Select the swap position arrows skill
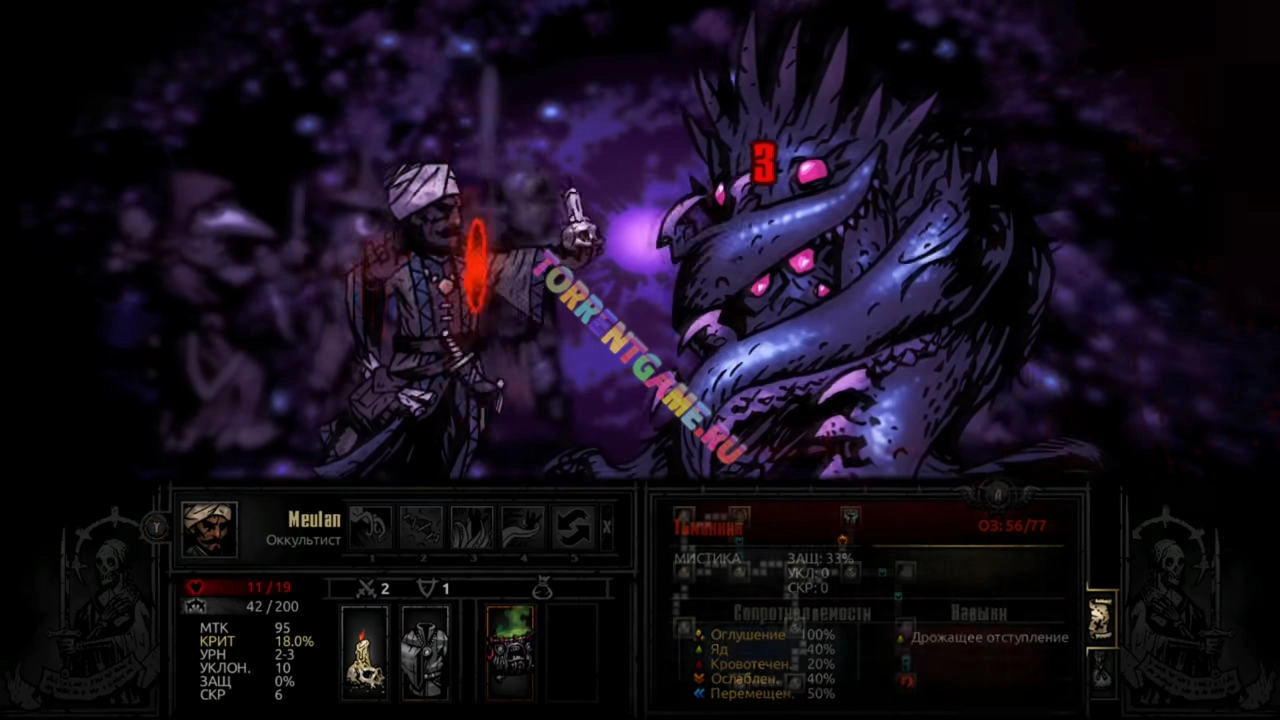The width and height of the screenshot is (1280, 720). 574,527
